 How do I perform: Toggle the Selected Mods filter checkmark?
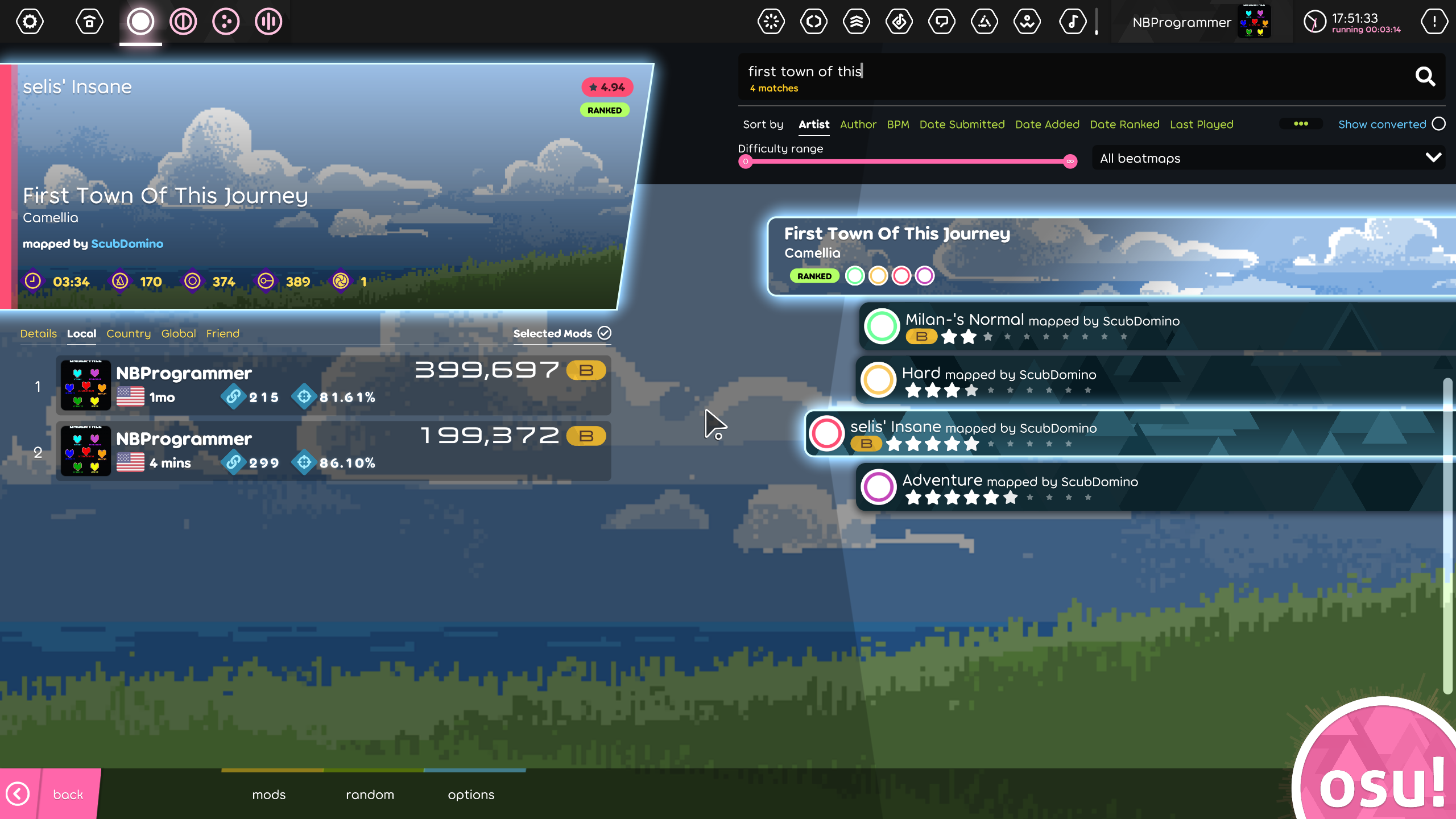[x=605, y=333]
